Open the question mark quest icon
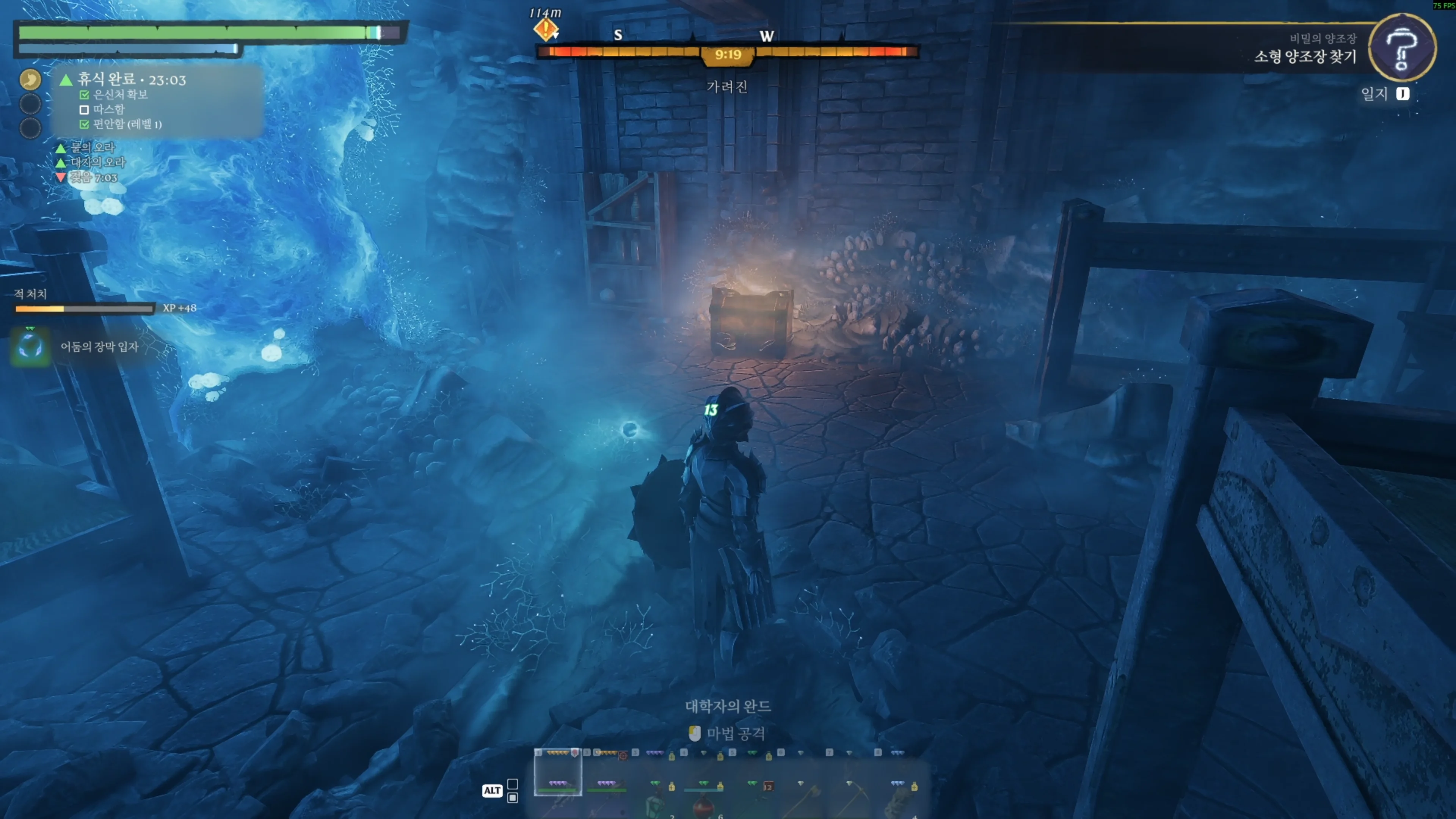Screen dimensions: 1456x819 click(1401, 47)
